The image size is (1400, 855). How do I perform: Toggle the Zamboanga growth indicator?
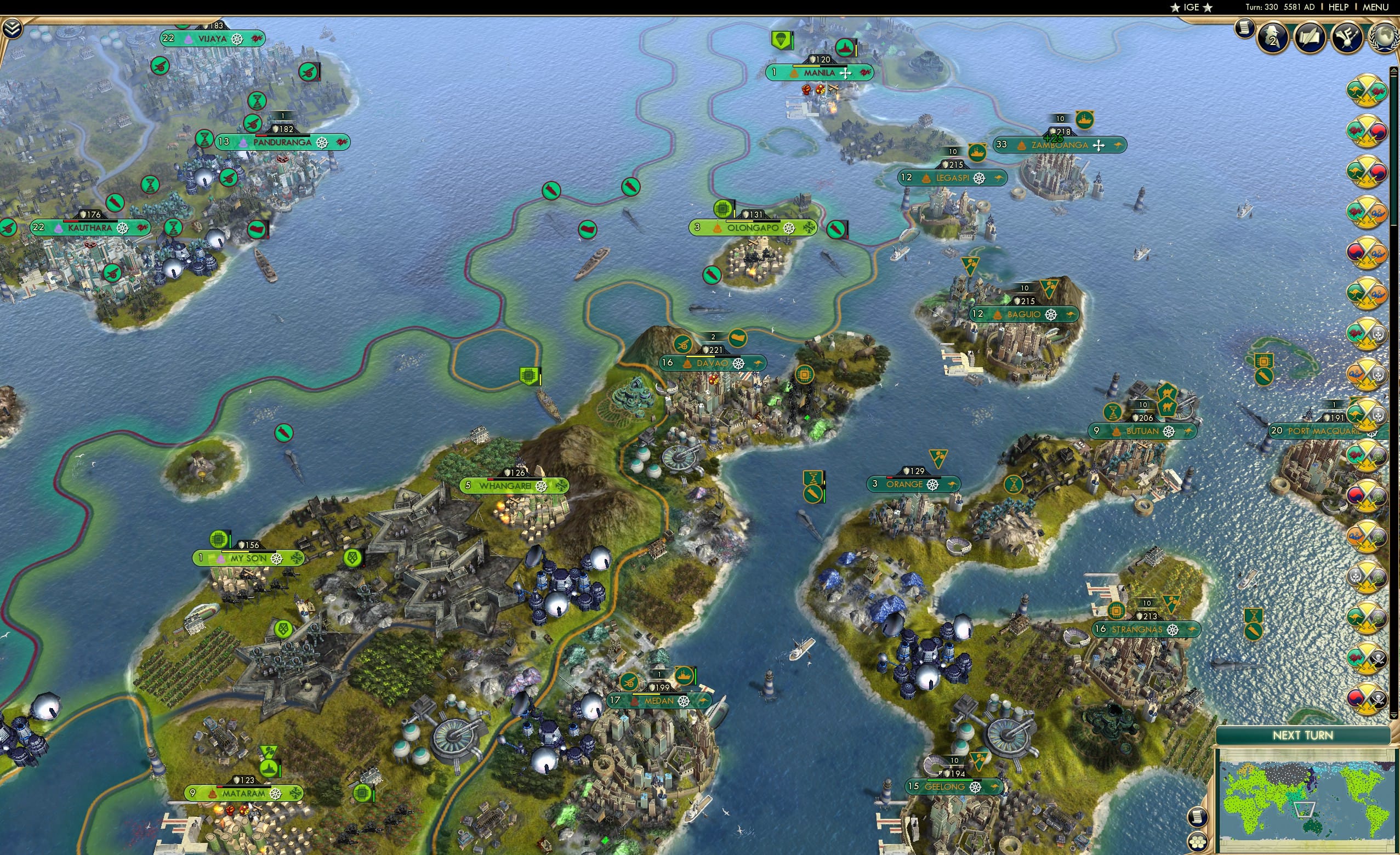[x=1053, y=139]
